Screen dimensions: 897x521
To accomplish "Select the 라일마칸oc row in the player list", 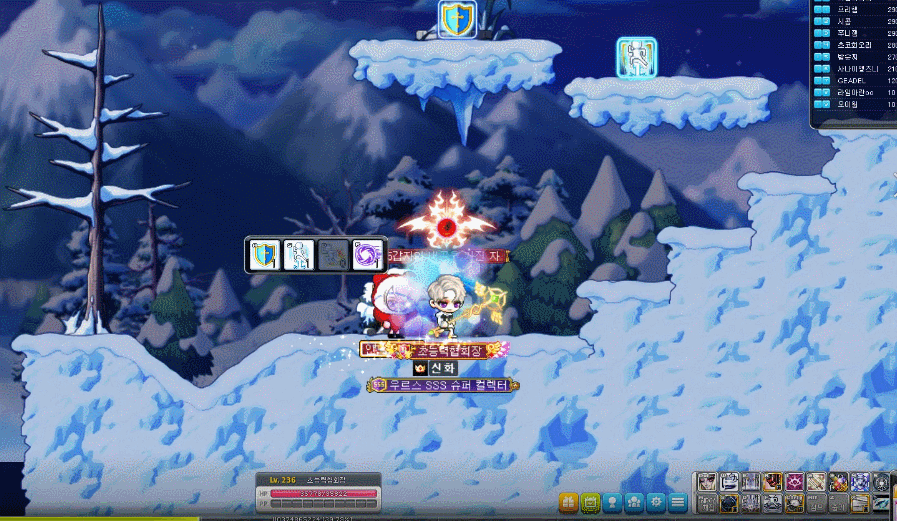I will (855, 91).
